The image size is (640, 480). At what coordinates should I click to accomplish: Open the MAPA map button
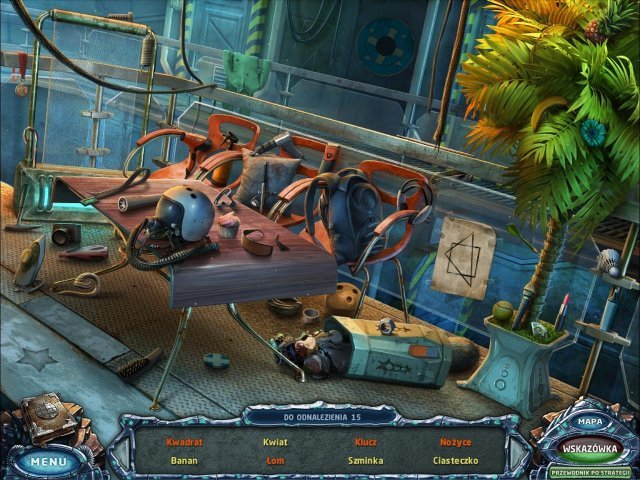(x=589, y=424)
